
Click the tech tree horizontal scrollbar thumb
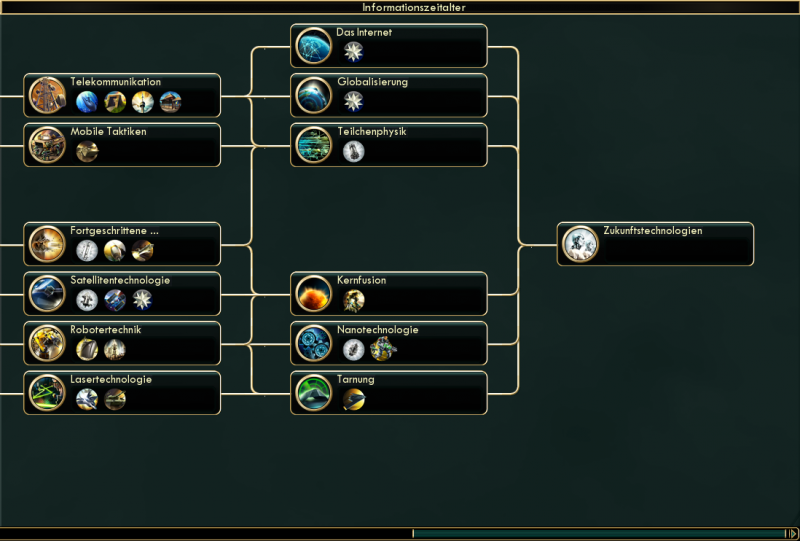[597, 533]
